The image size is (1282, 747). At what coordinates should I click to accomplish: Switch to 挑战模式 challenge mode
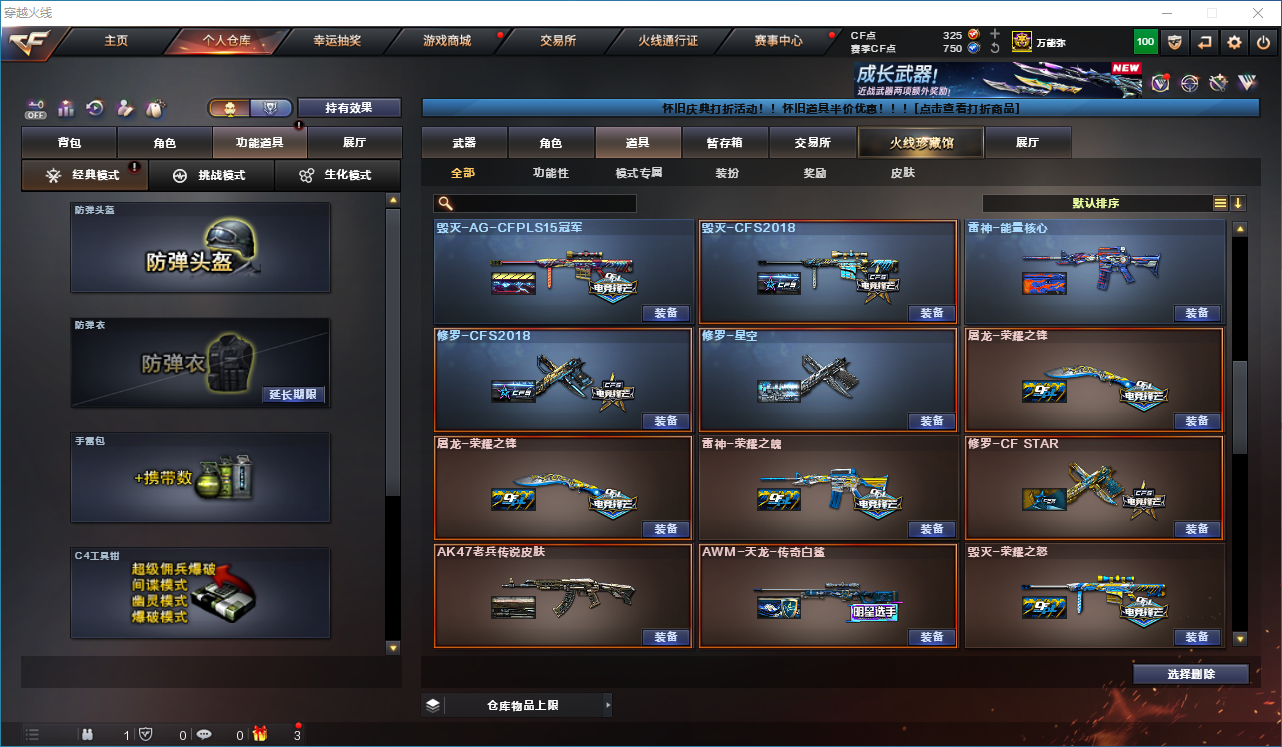210,175
